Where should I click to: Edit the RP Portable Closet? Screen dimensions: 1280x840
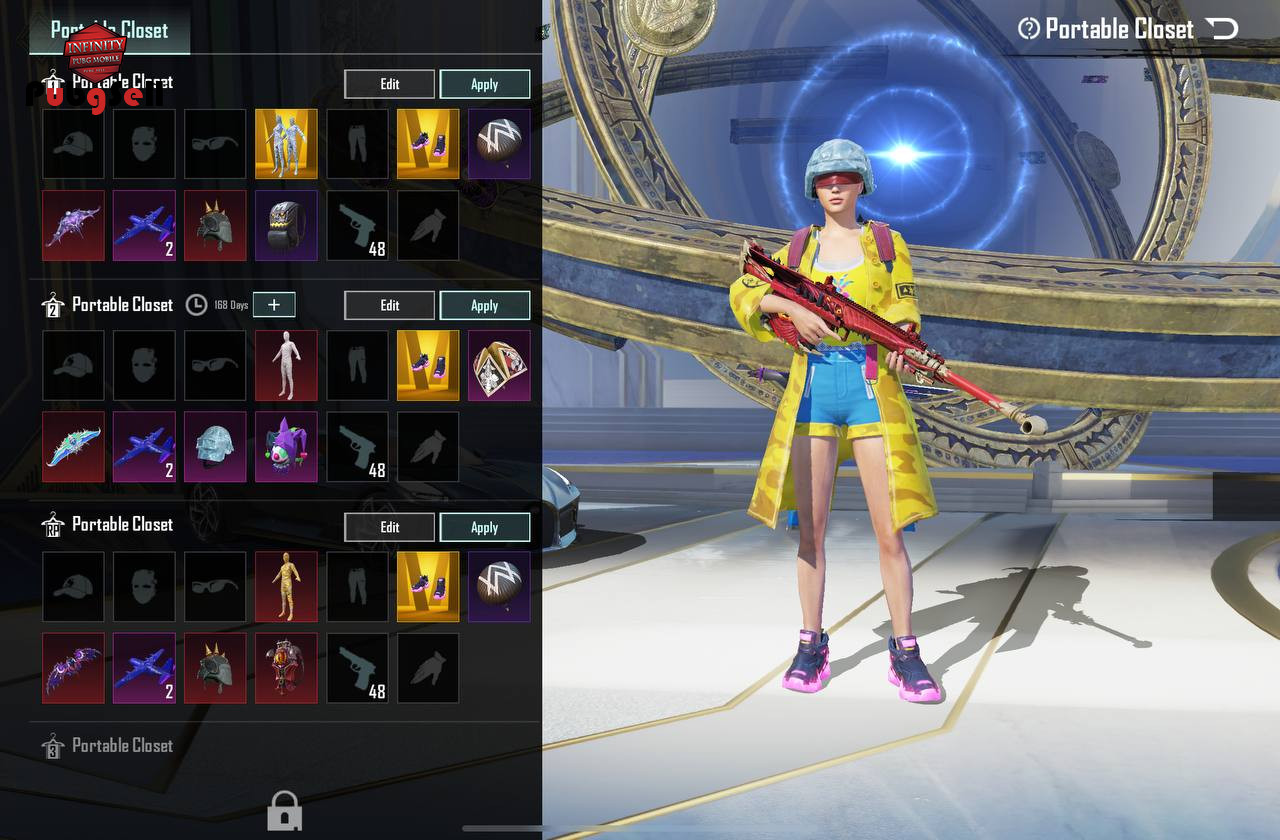click(390, 527)
